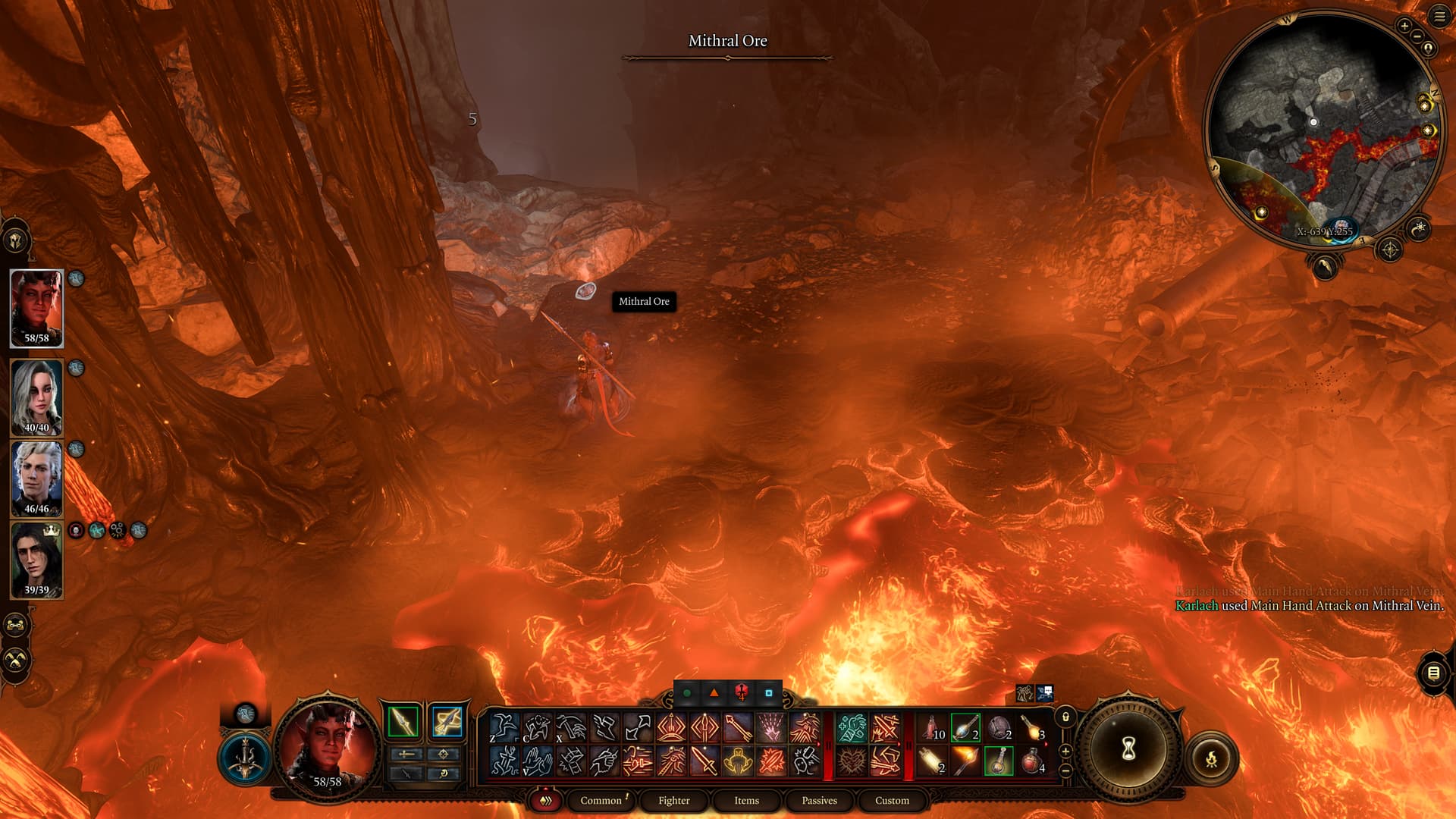Click the hourglass end turn button

1128,749
